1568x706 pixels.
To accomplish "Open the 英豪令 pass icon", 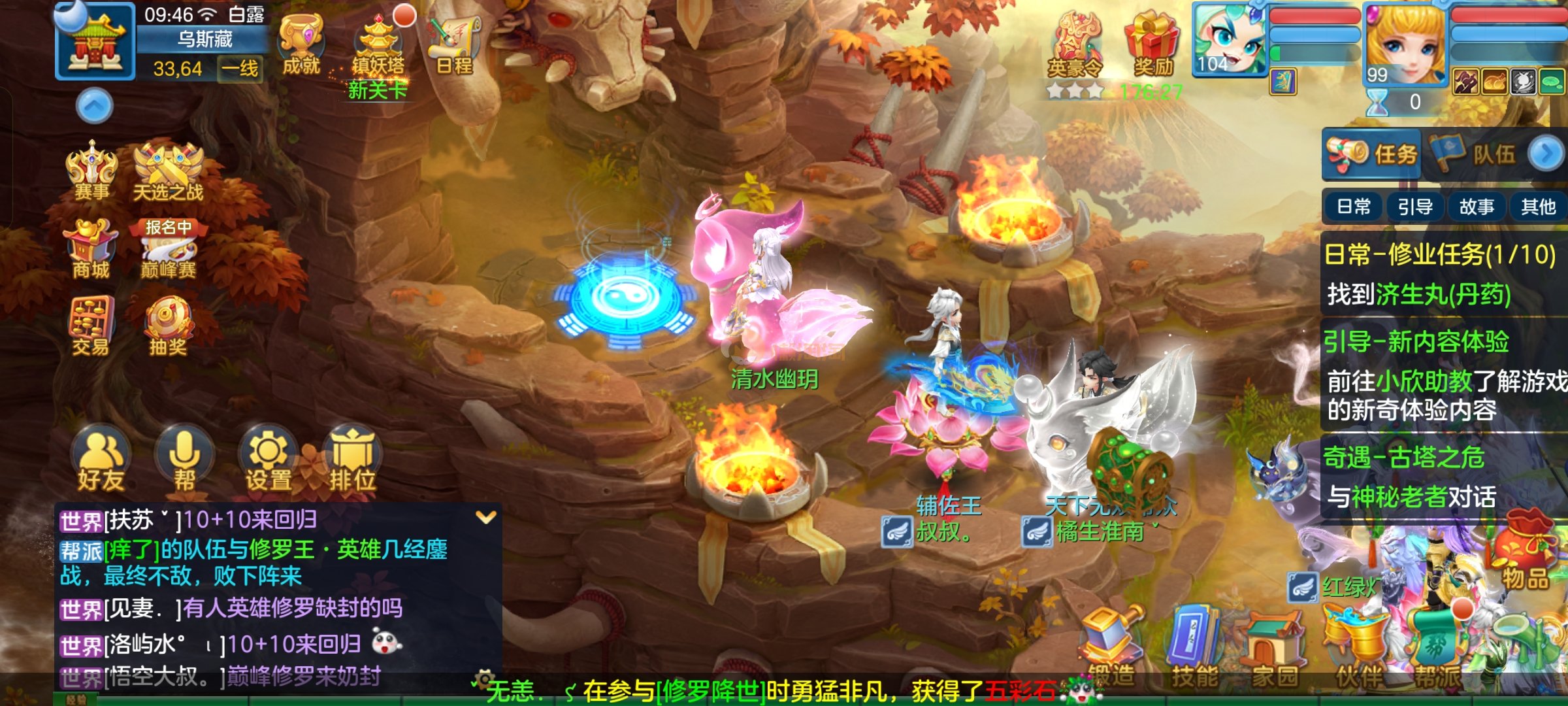I will [1075, 46].
